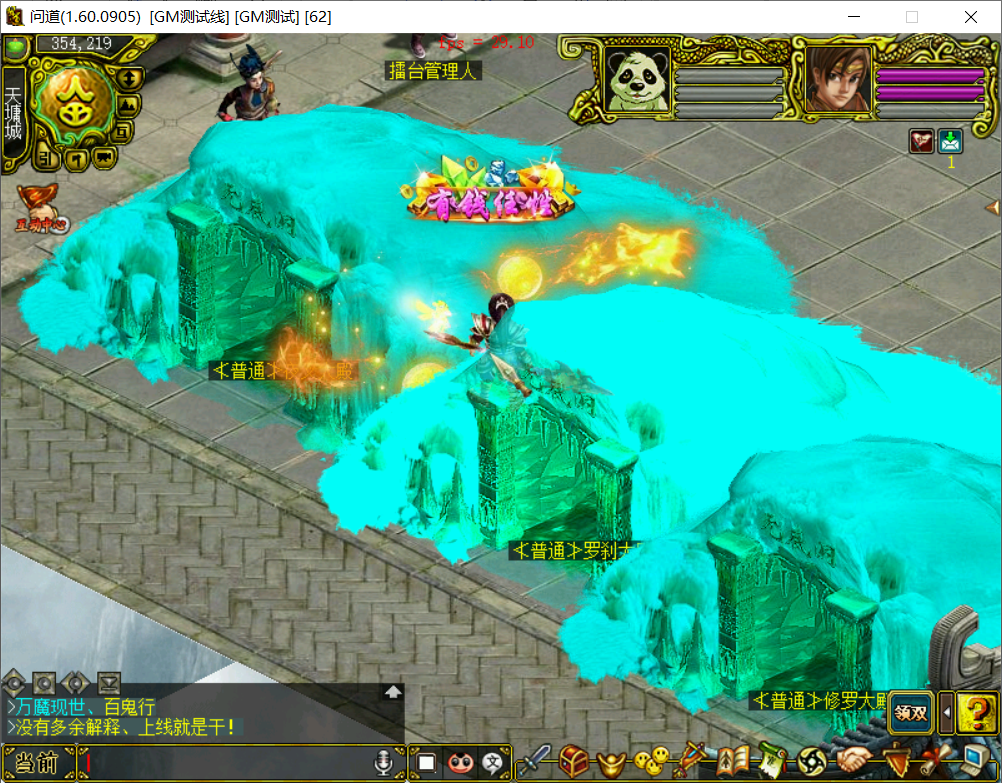Activate the microphone voice input button
The image size is (1002, 783).
[x=382, y=762]
